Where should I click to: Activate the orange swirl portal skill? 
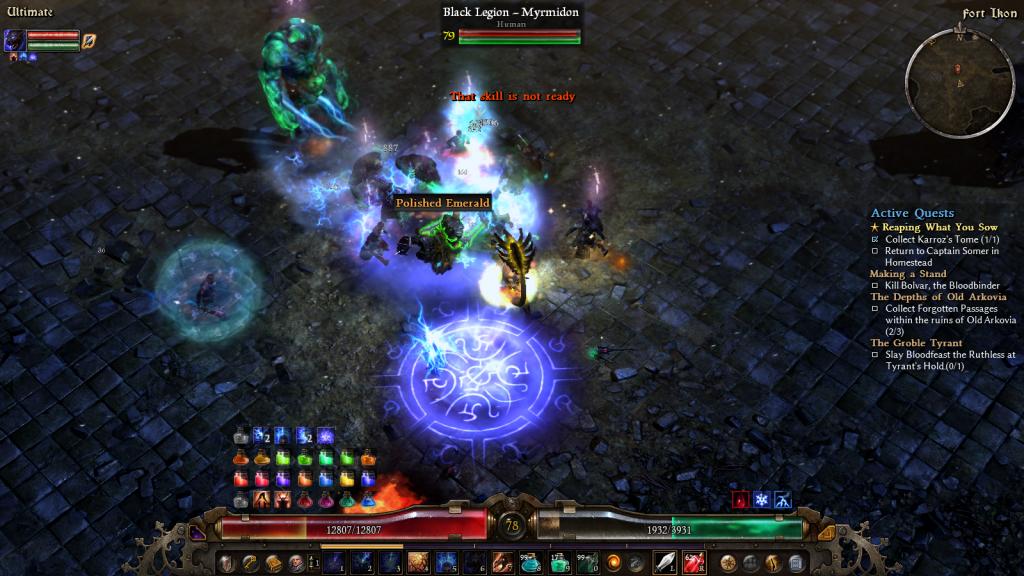pyautogui.click(x=613, y=563)
